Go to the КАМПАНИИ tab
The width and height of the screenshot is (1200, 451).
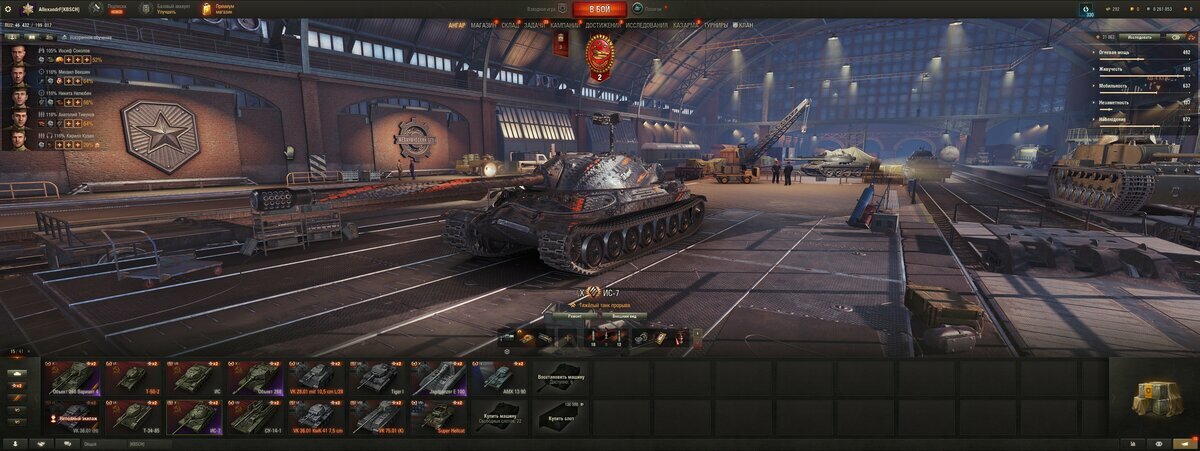click(564, 24)
